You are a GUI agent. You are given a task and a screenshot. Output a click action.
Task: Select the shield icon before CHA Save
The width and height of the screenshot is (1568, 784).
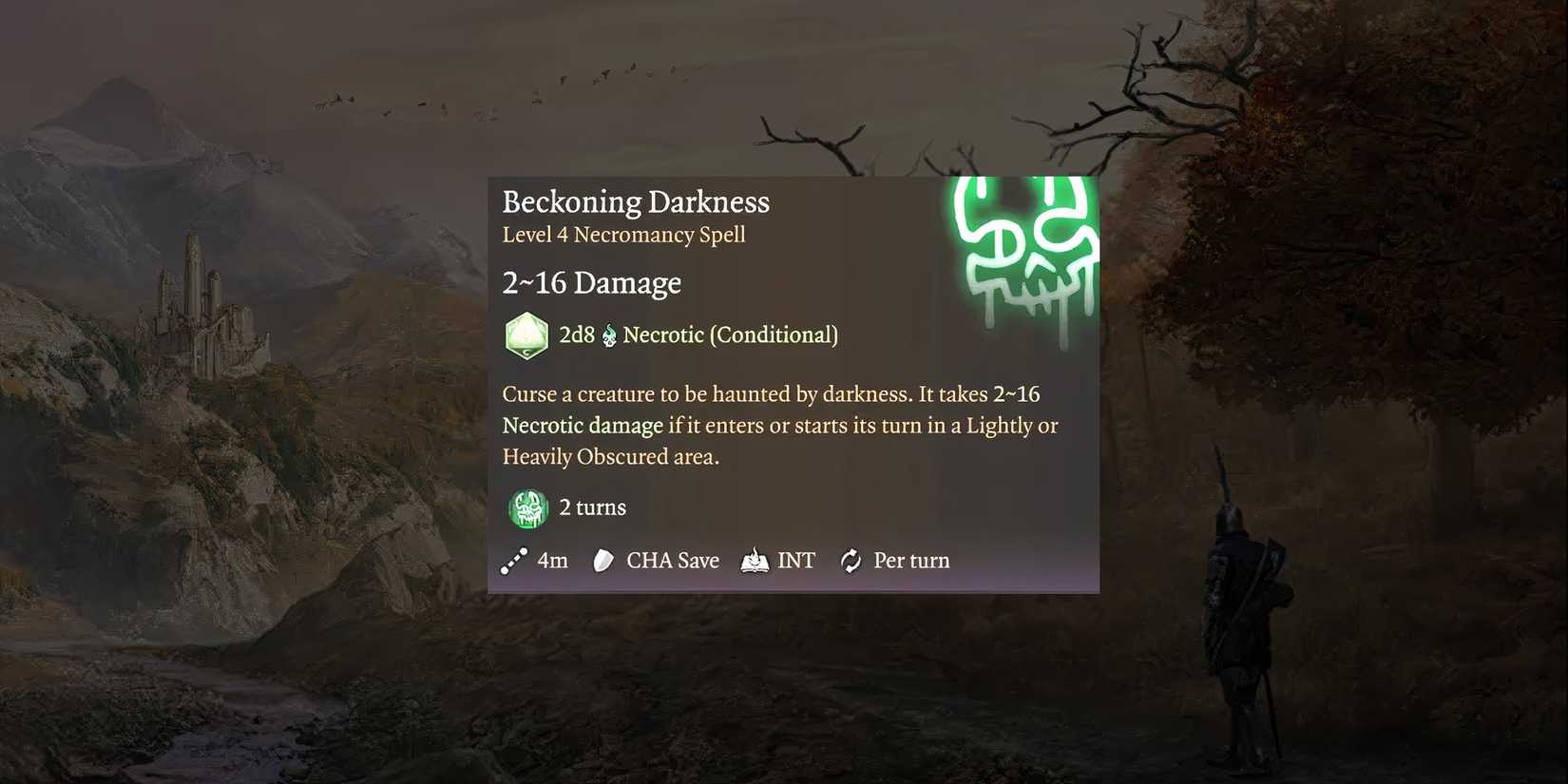click(x=602, y=561)
